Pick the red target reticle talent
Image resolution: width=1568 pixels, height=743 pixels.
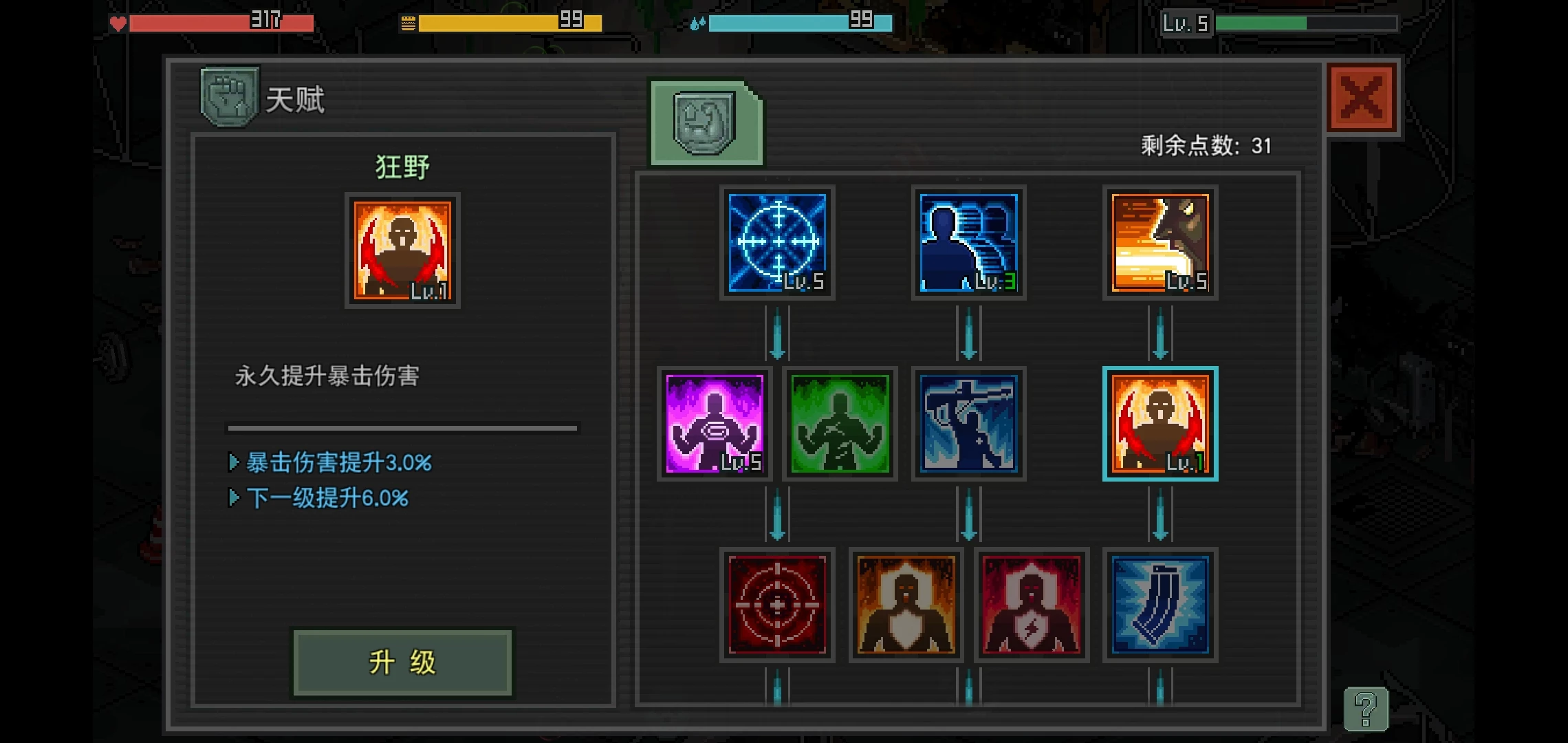point(777,605)
